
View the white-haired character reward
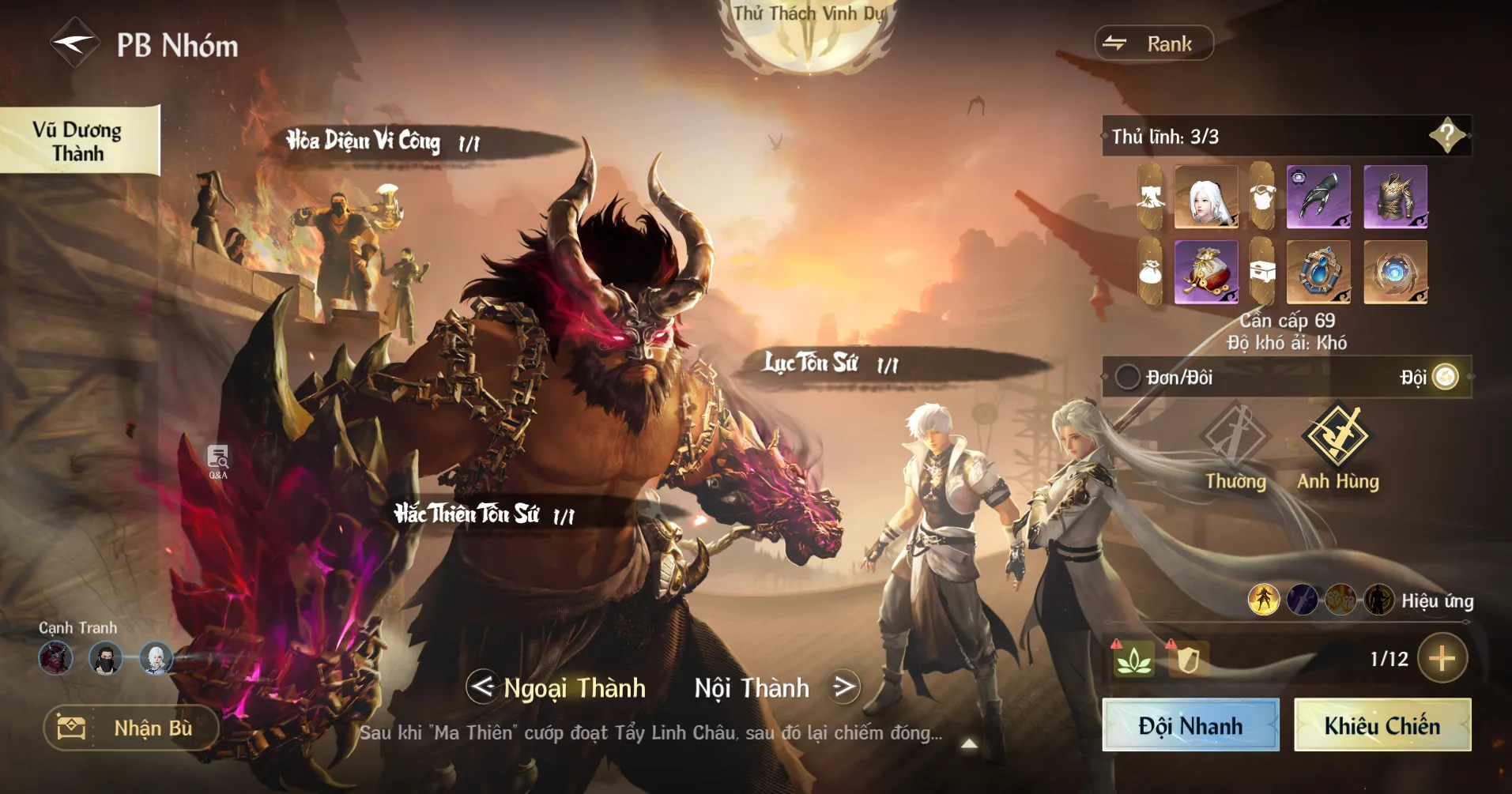click(1205, 197)
